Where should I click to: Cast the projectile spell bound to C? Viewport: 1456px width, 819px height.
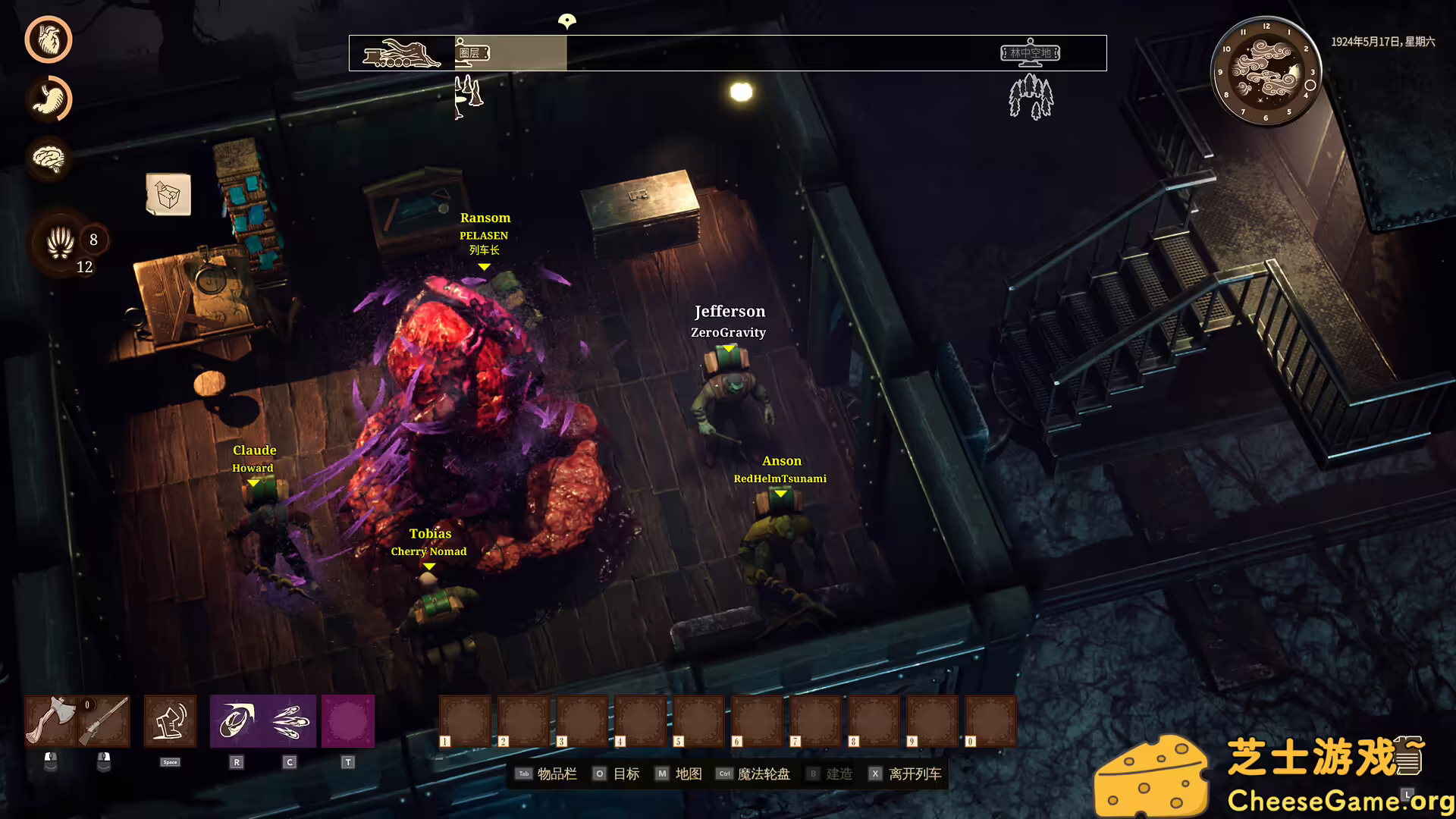click(x=289, y=720)
